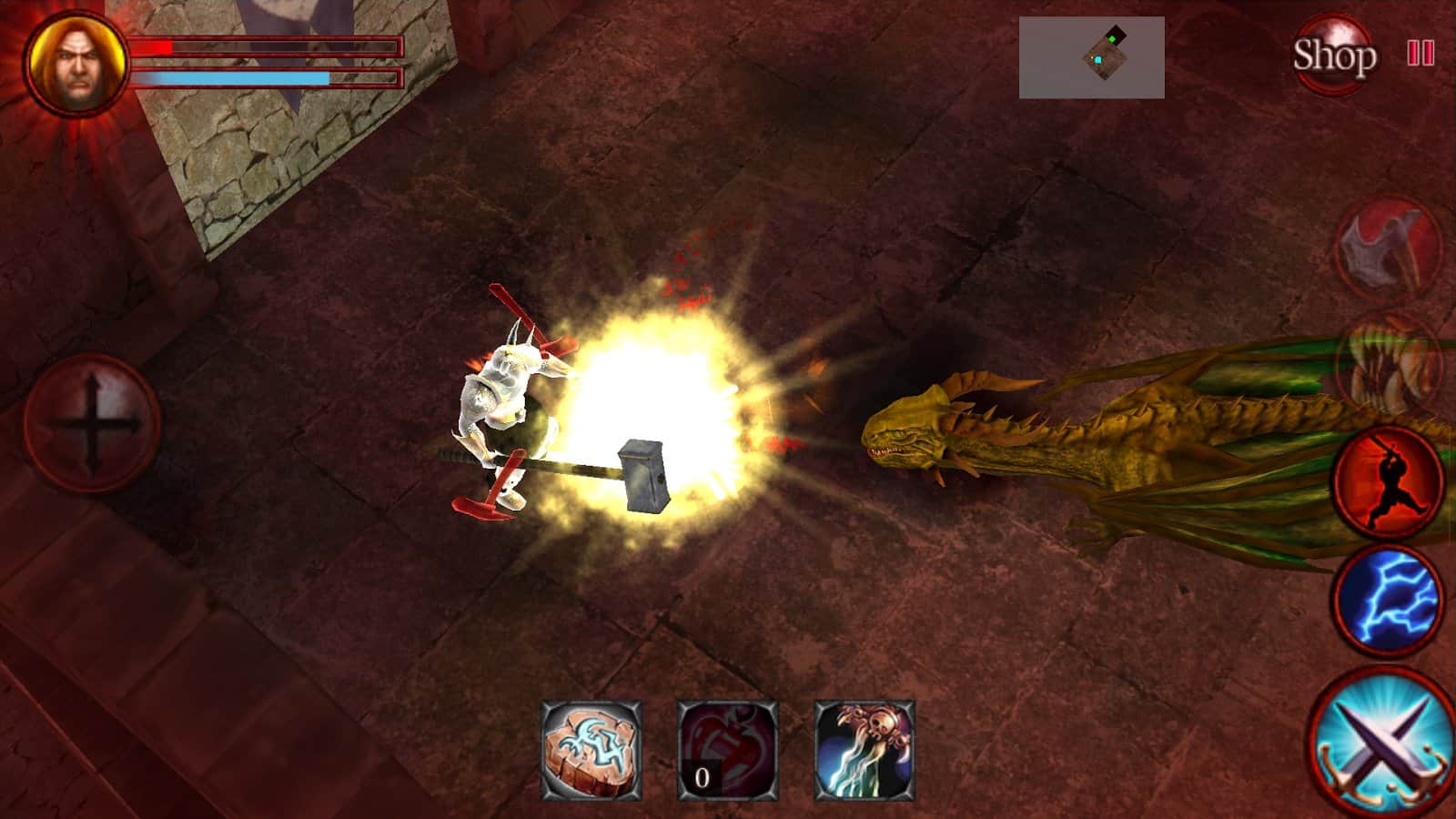Select the heart potion slot
1456x819 pixels.
[x=728, y=751]
